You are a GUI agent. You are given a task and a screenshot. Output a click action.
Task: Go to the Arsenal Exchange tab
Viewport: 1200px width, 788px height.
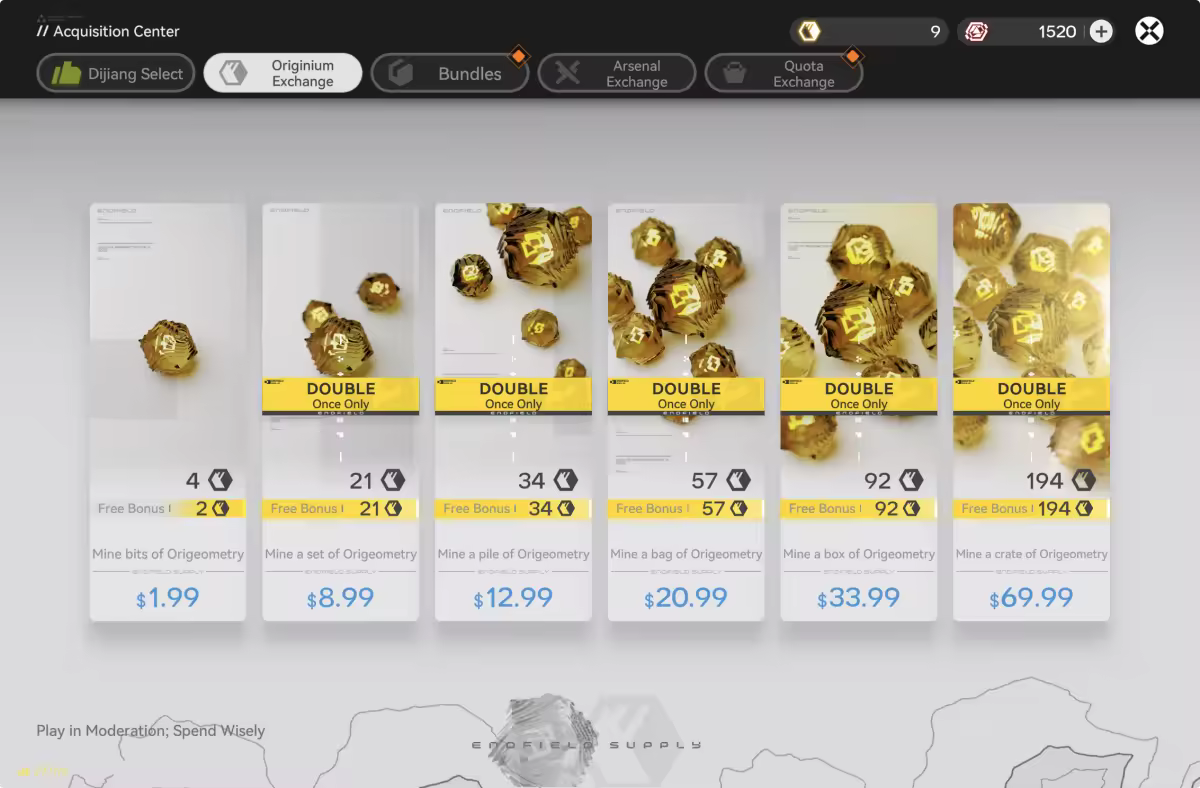pos(617,73)
